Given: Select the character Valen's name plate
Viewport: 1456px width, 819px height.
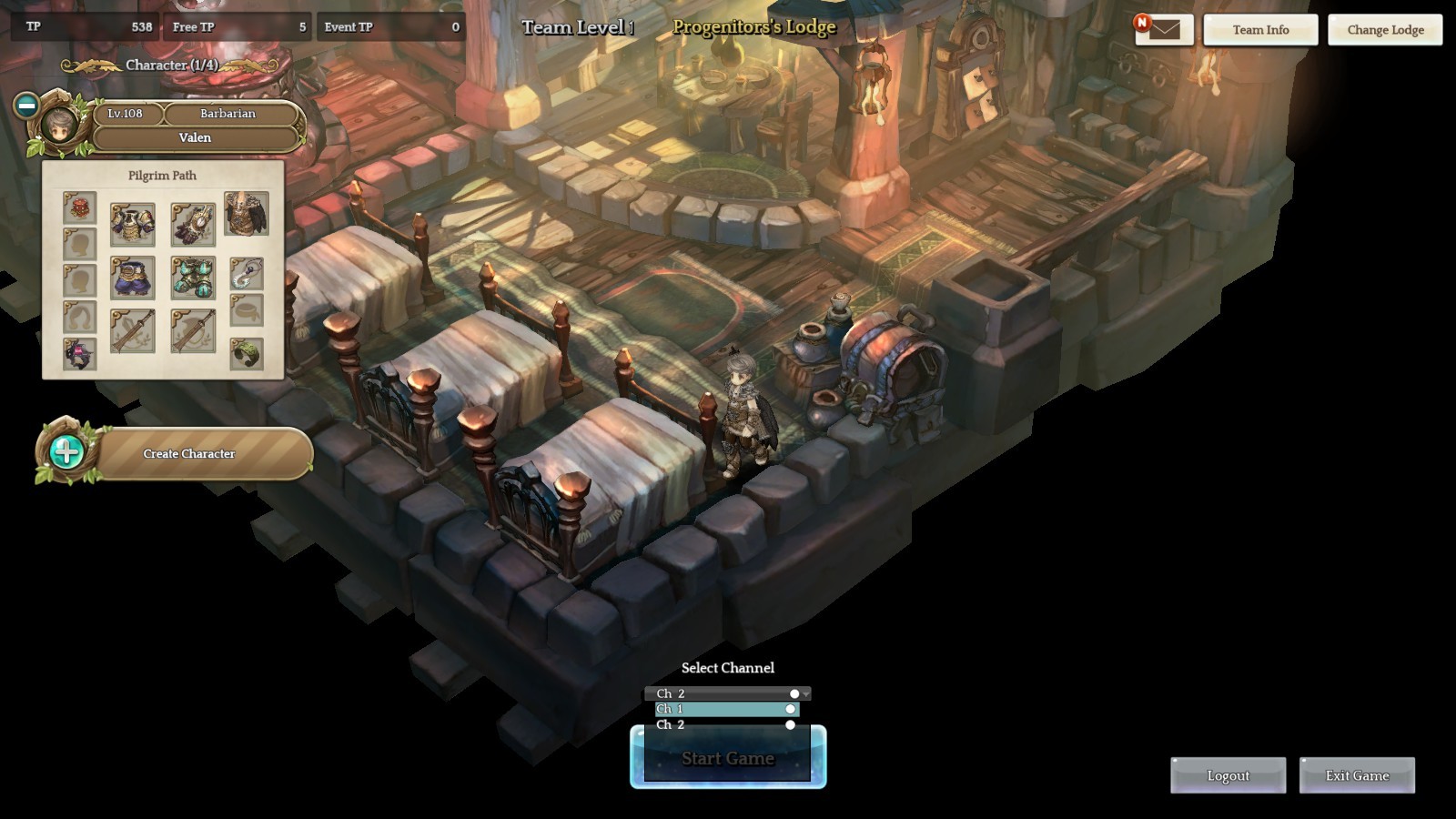Looking at the screenshot, I should click(x=195, y=137).
